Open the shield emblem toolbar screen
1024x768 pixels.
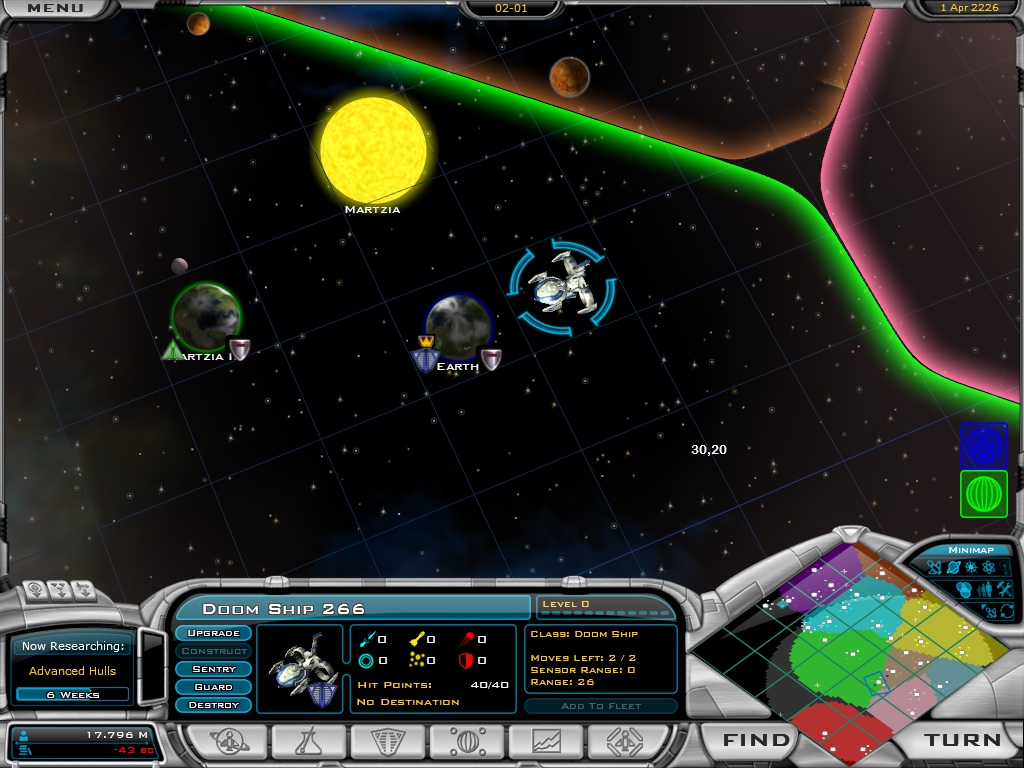coord(387,741)
